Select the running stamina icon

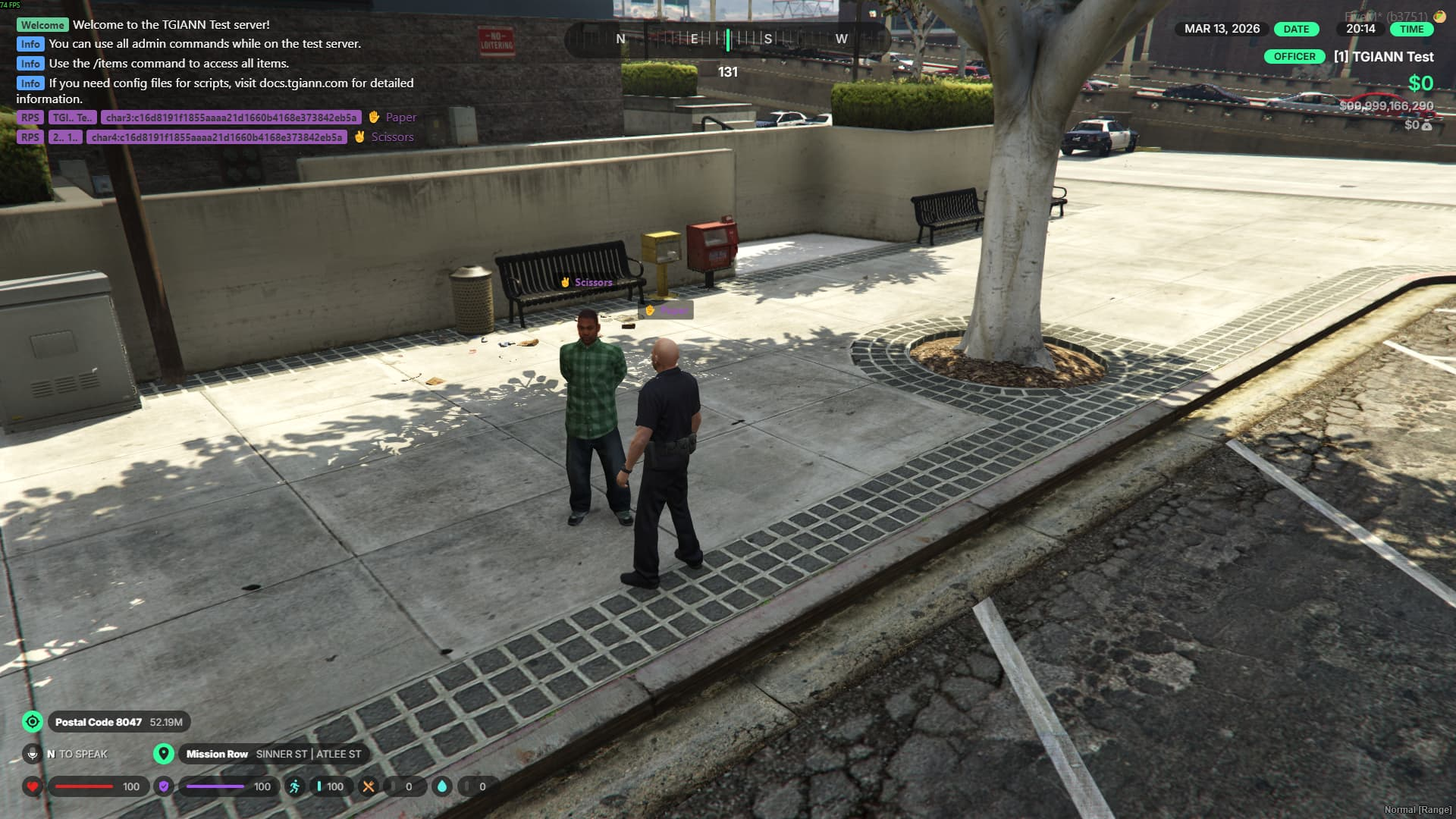(x=295, y=786)
